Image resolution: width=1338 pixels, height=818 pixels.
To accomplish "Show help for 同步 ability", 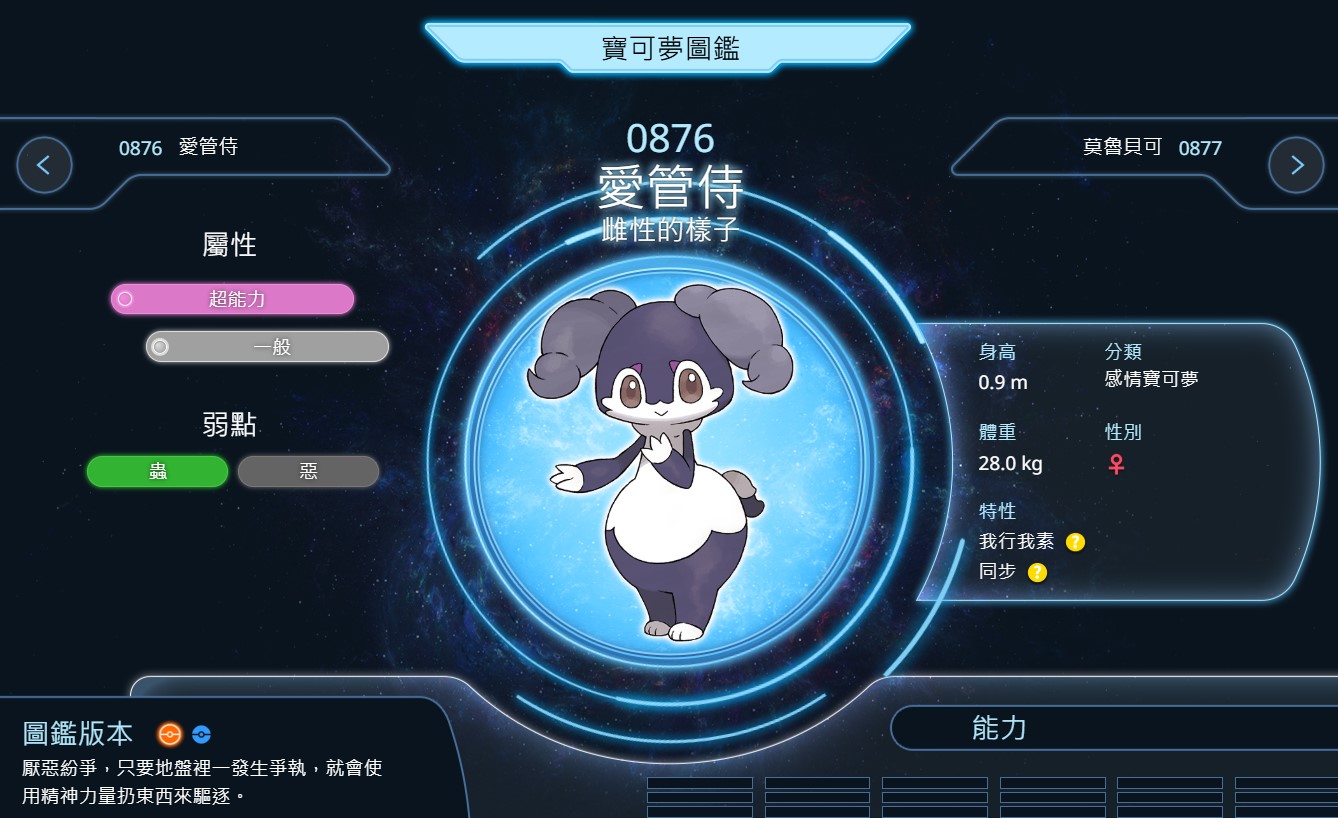I will tap(1037, 572).
